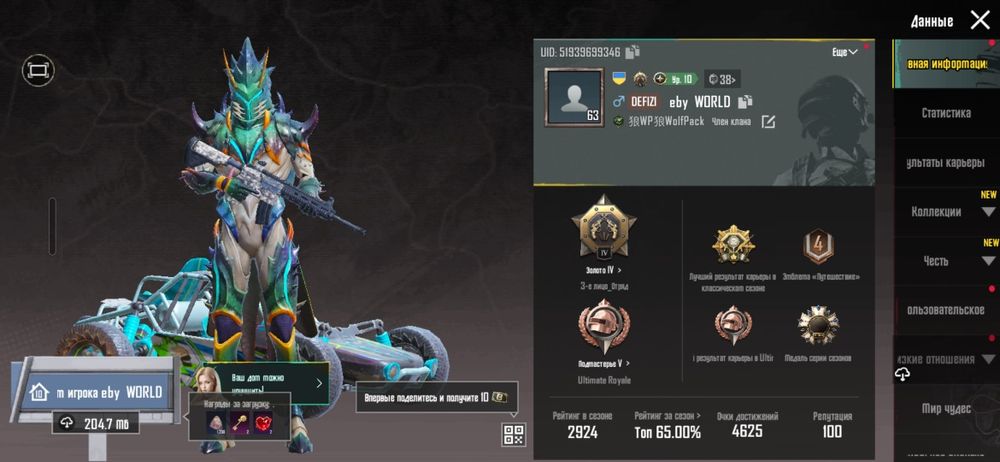The image size is (1000, 462).
Task: Open the Эмблема «Путешествие» badge
Action: (818, 246)
